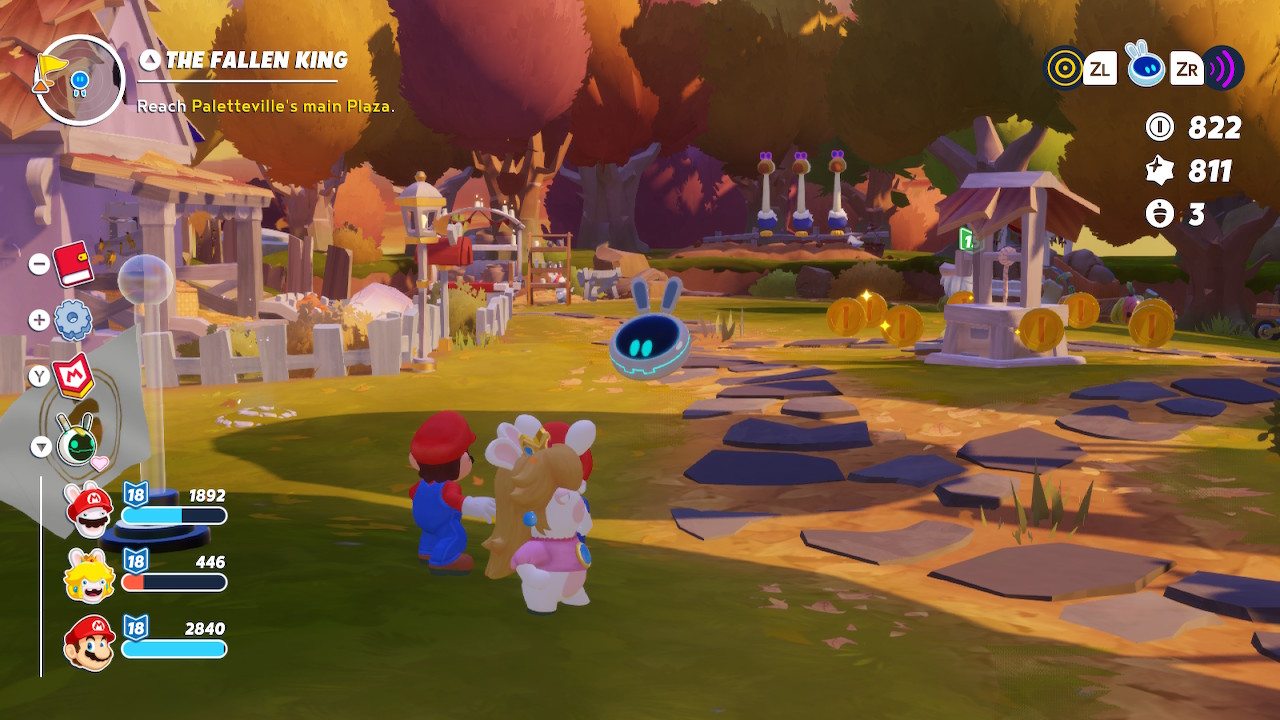Screen dimensions: 1280x720
Task: Select The Fallen King quest tracker
Action: 256,61
